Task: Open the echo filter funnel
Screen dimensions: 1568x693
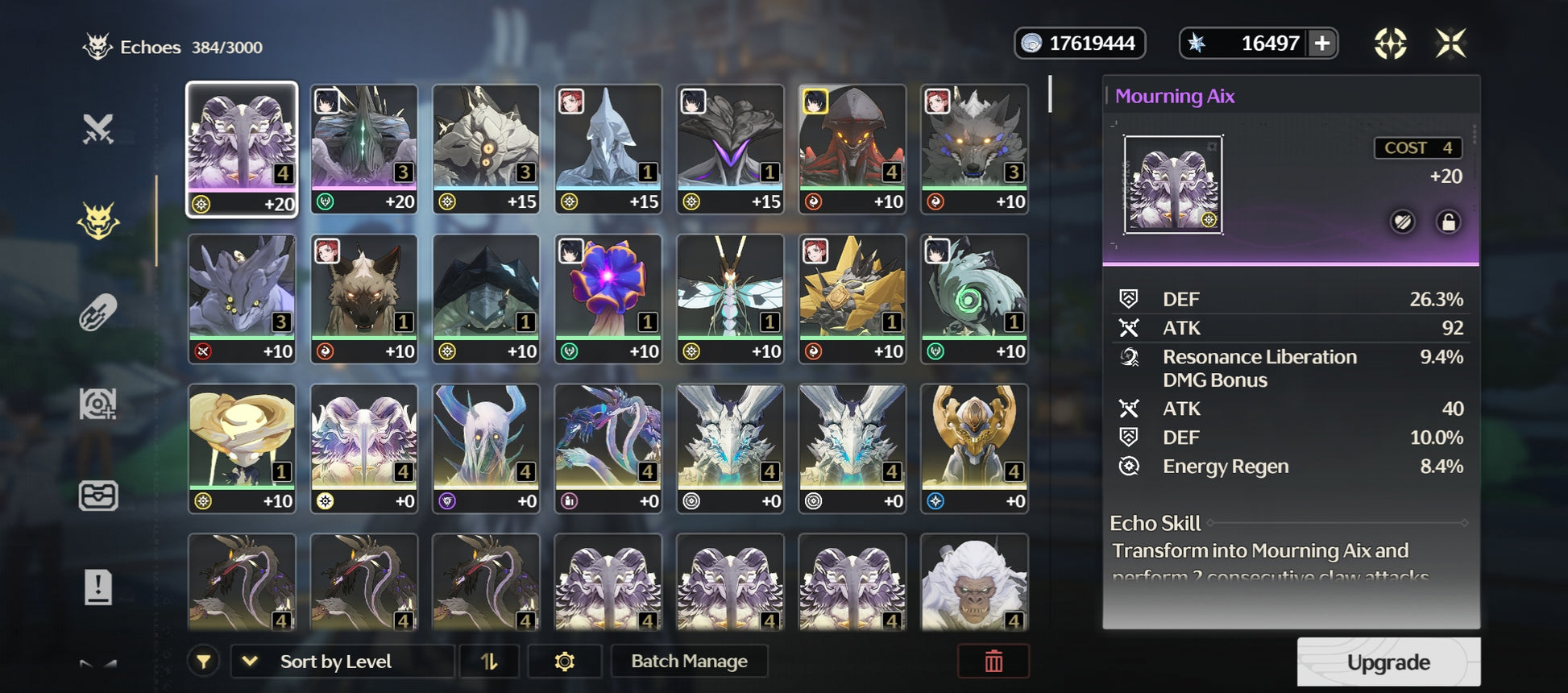Action: pyautogui.click(x=204, y=662)
